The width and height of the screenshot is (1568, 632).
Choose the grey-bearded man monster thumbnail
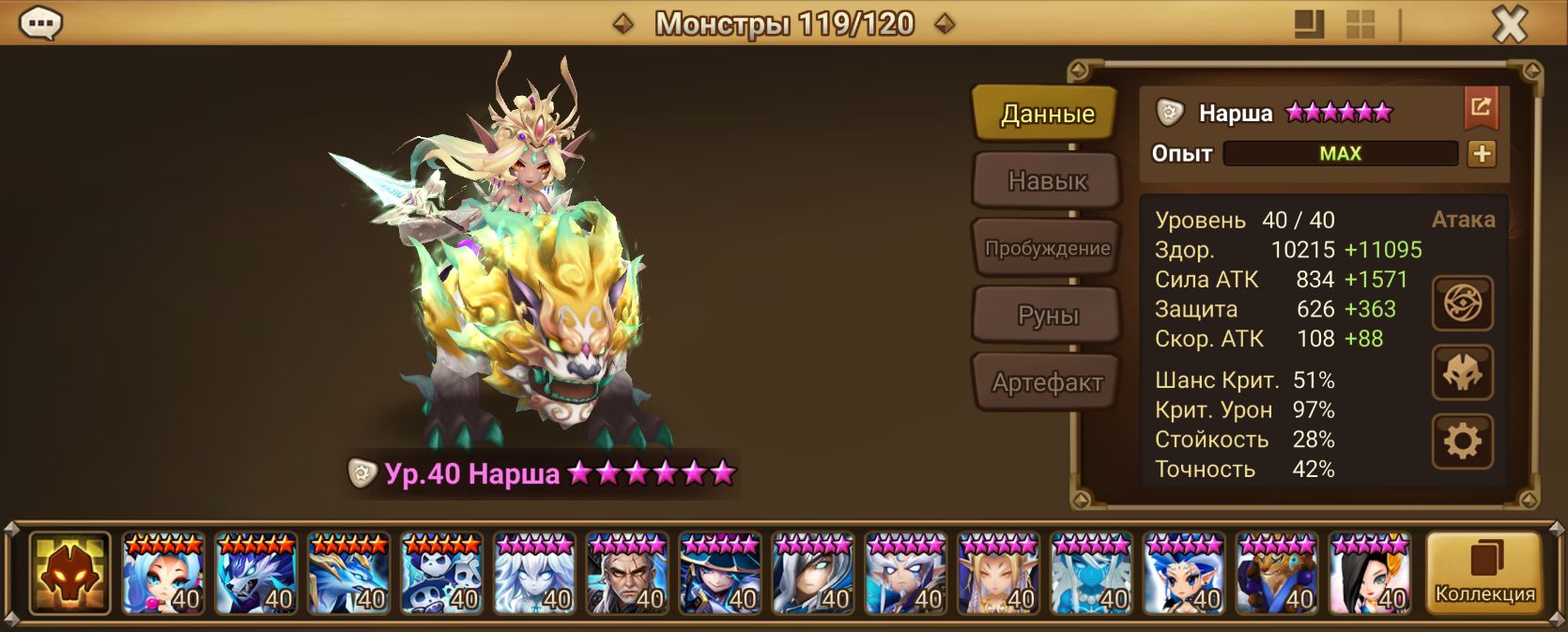(x=627, y=573)
